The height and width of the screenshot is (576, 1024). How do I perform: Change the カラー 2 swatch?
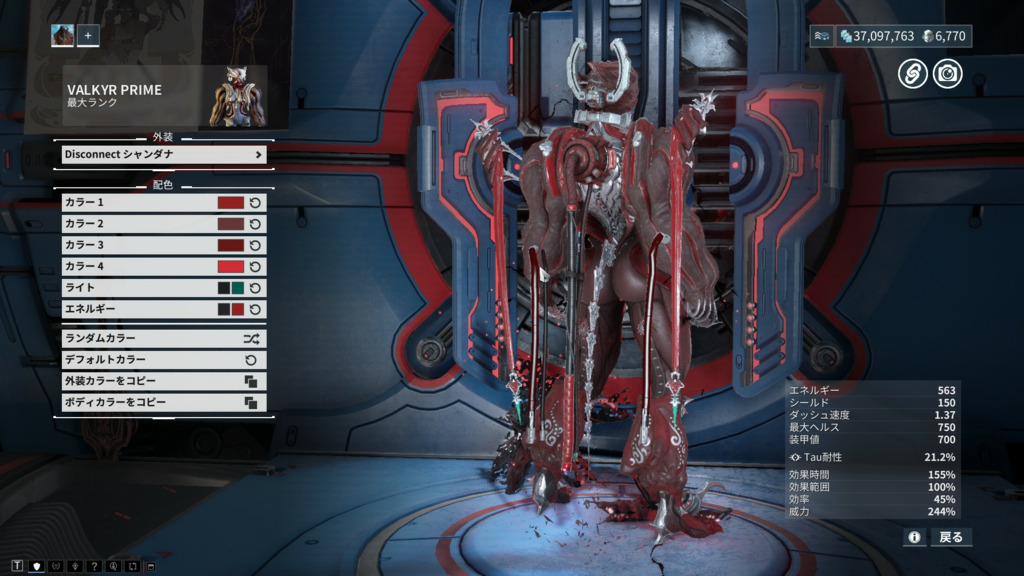(x=231, y=224)
